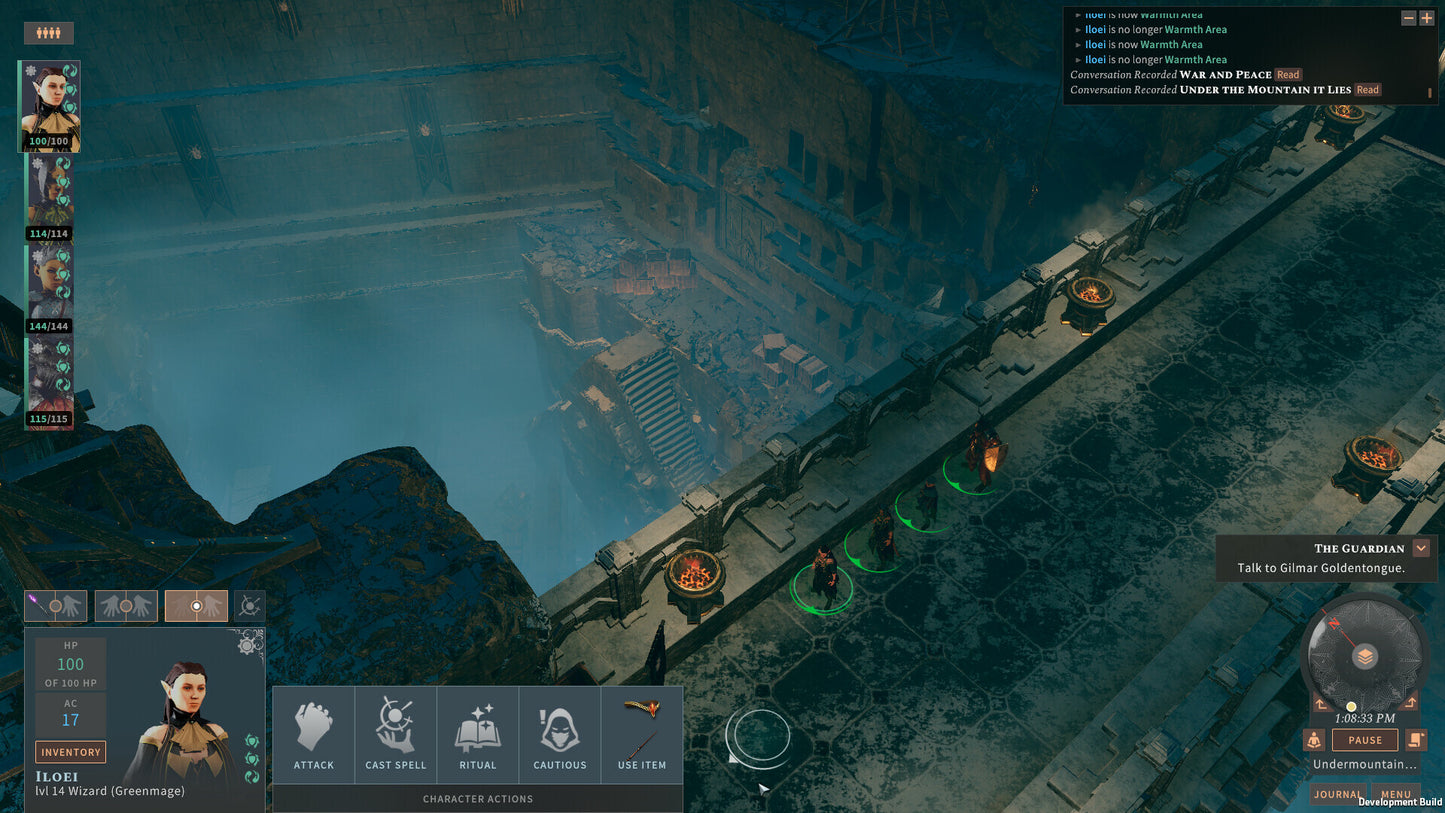The width and height of the screenshot is (1445, 813).
Task: Click Read on War and Peace conversation
Action: tap(1287, 74)
